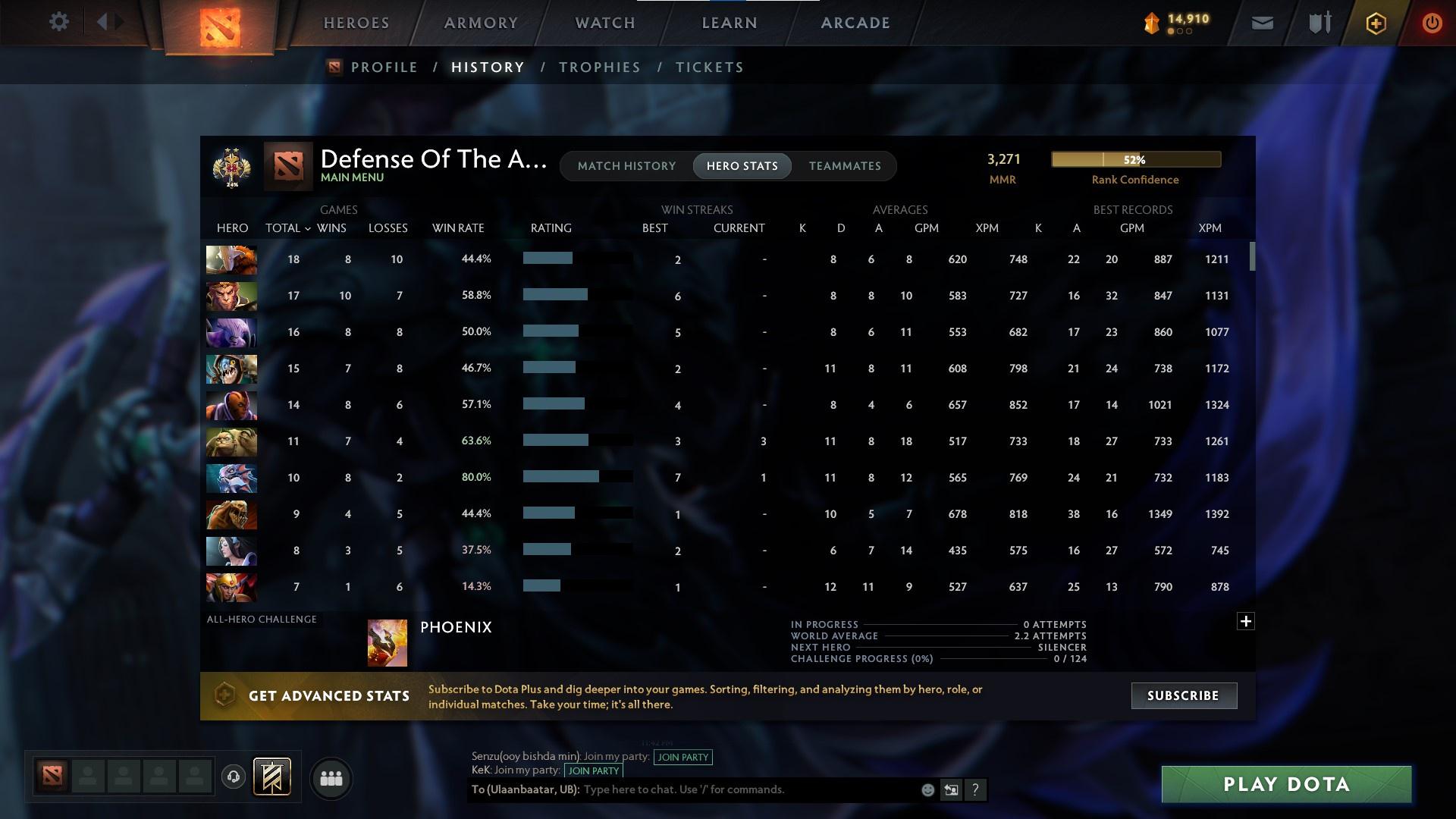The width and height of the screenshot is (1456, 819).
Task: Expand the all-hero challenge plus button
Action: click(x=1245, y=620)
